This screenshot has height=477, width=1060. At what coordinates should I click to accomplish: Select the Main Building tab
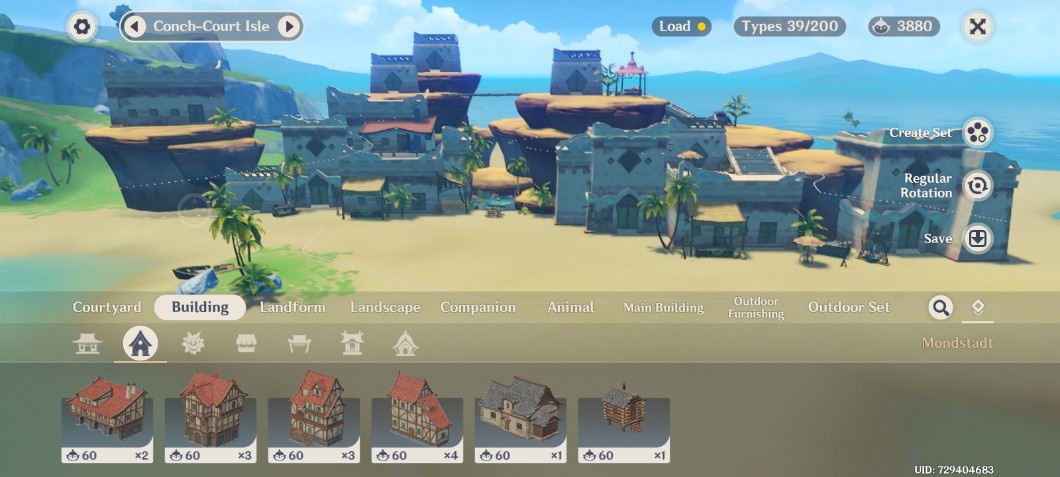[x=663, y=307]
